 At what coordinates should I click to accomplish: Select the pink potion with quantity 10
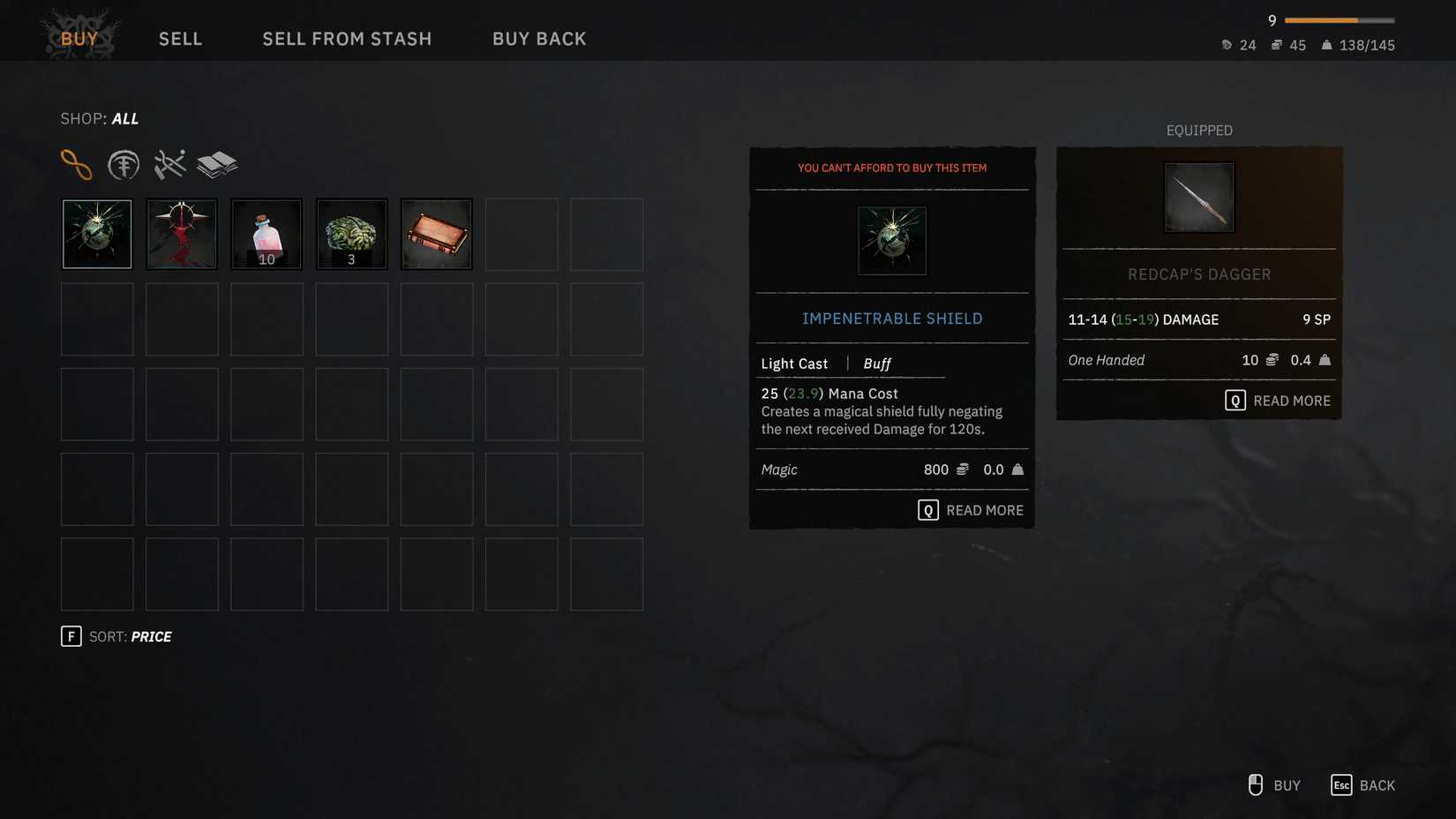(x=266, y=233)
